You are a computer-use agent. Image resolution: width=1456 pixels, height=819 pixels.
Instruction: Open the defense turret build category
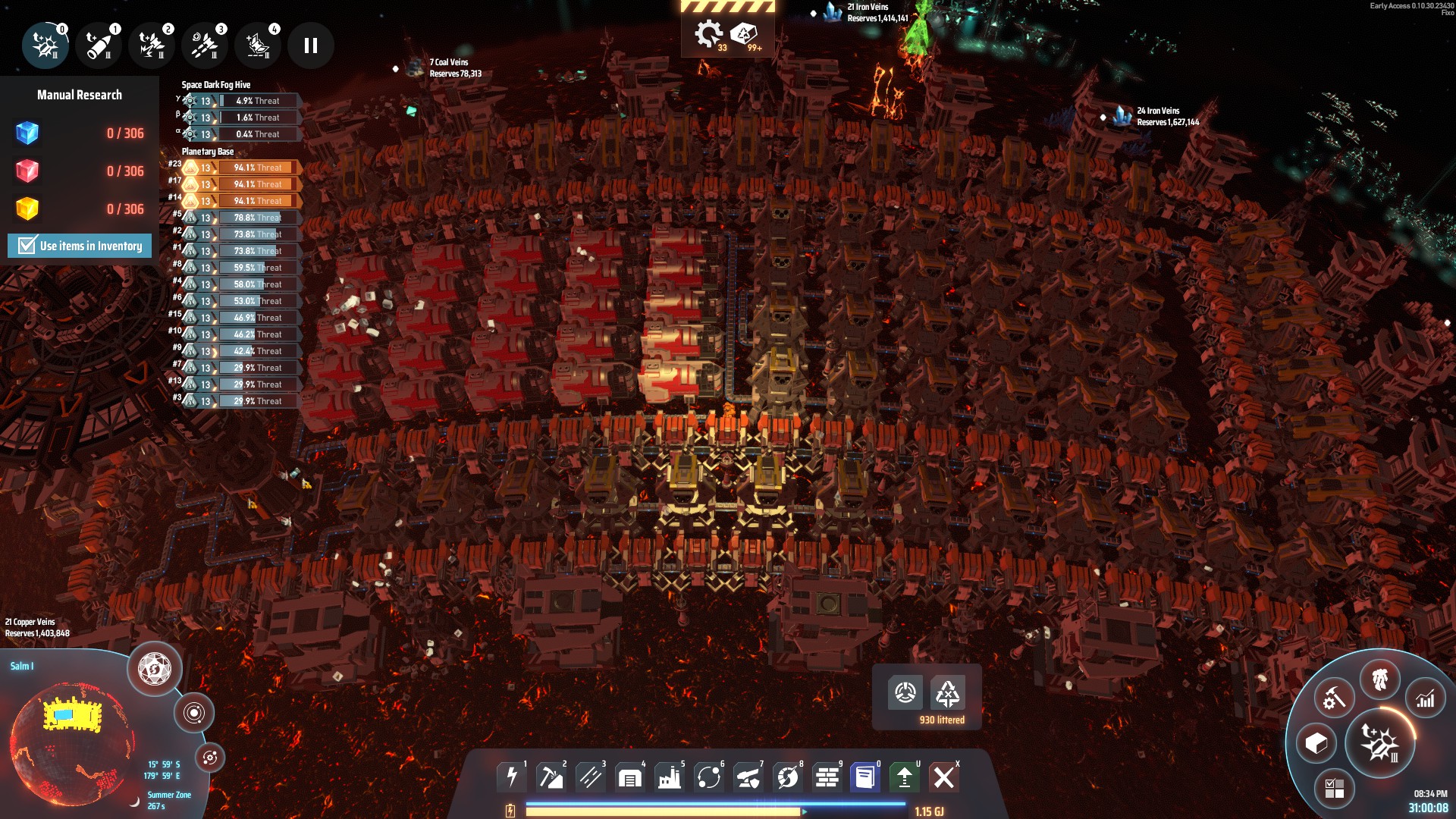pyautogui.click(x=748, y=777)
